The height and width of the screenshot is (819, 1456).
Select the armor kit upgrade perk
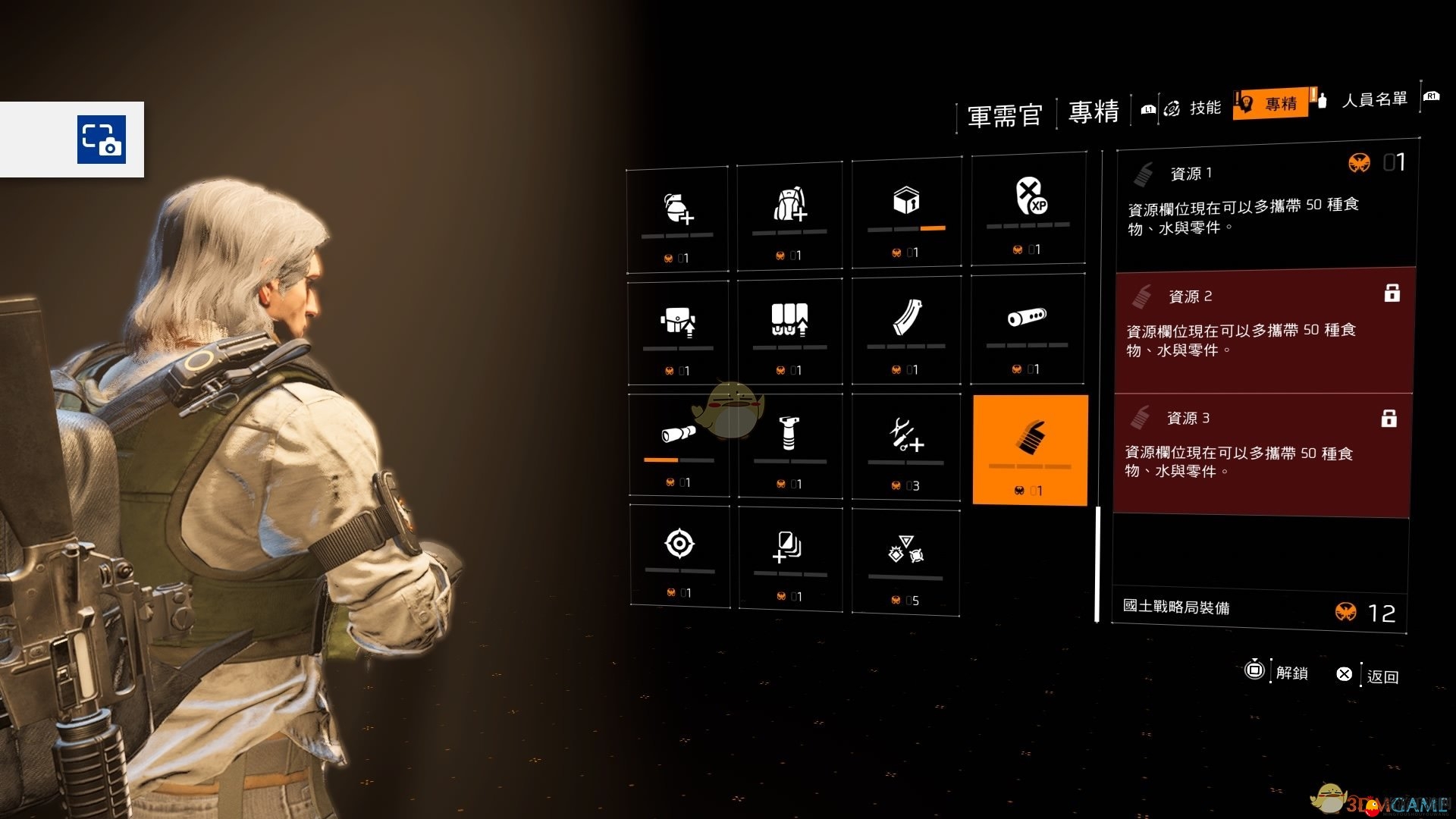[x=678, y=332]
